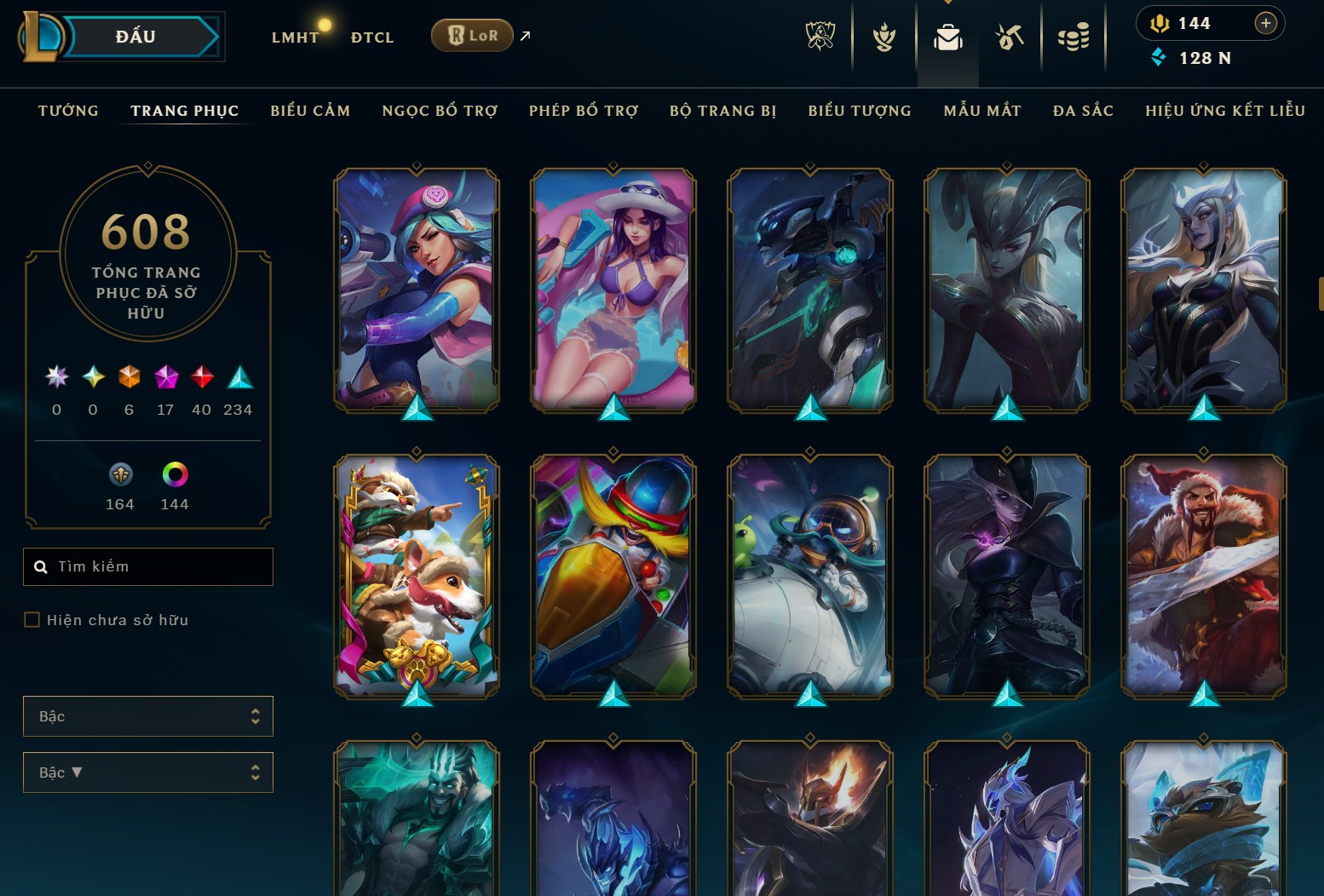Switch to the TƯỚNG tab
This screenshot has height=896, width=1324.
click(x=67, y=110)
